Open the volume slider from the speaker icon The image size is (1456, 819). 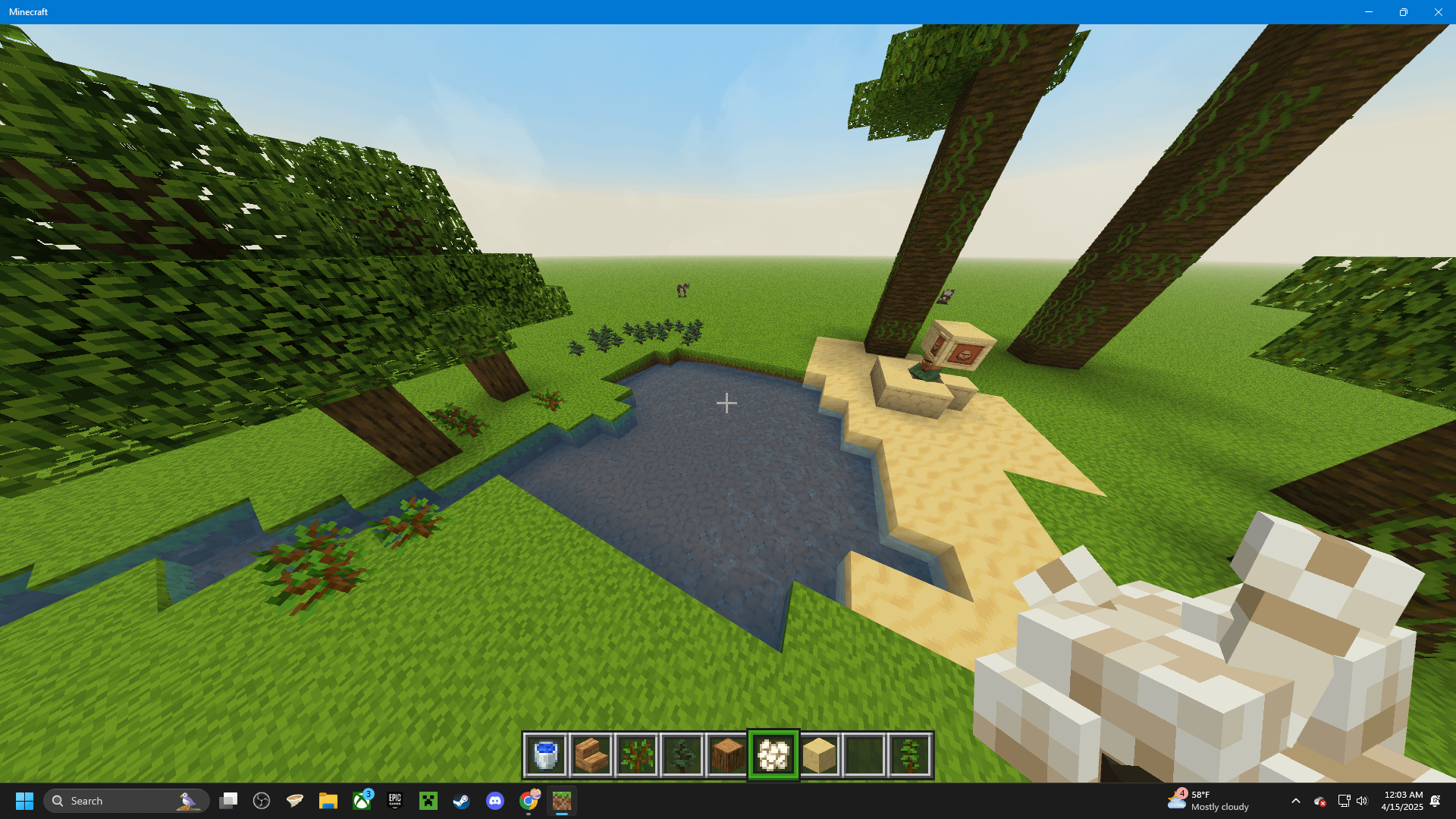1362,801
